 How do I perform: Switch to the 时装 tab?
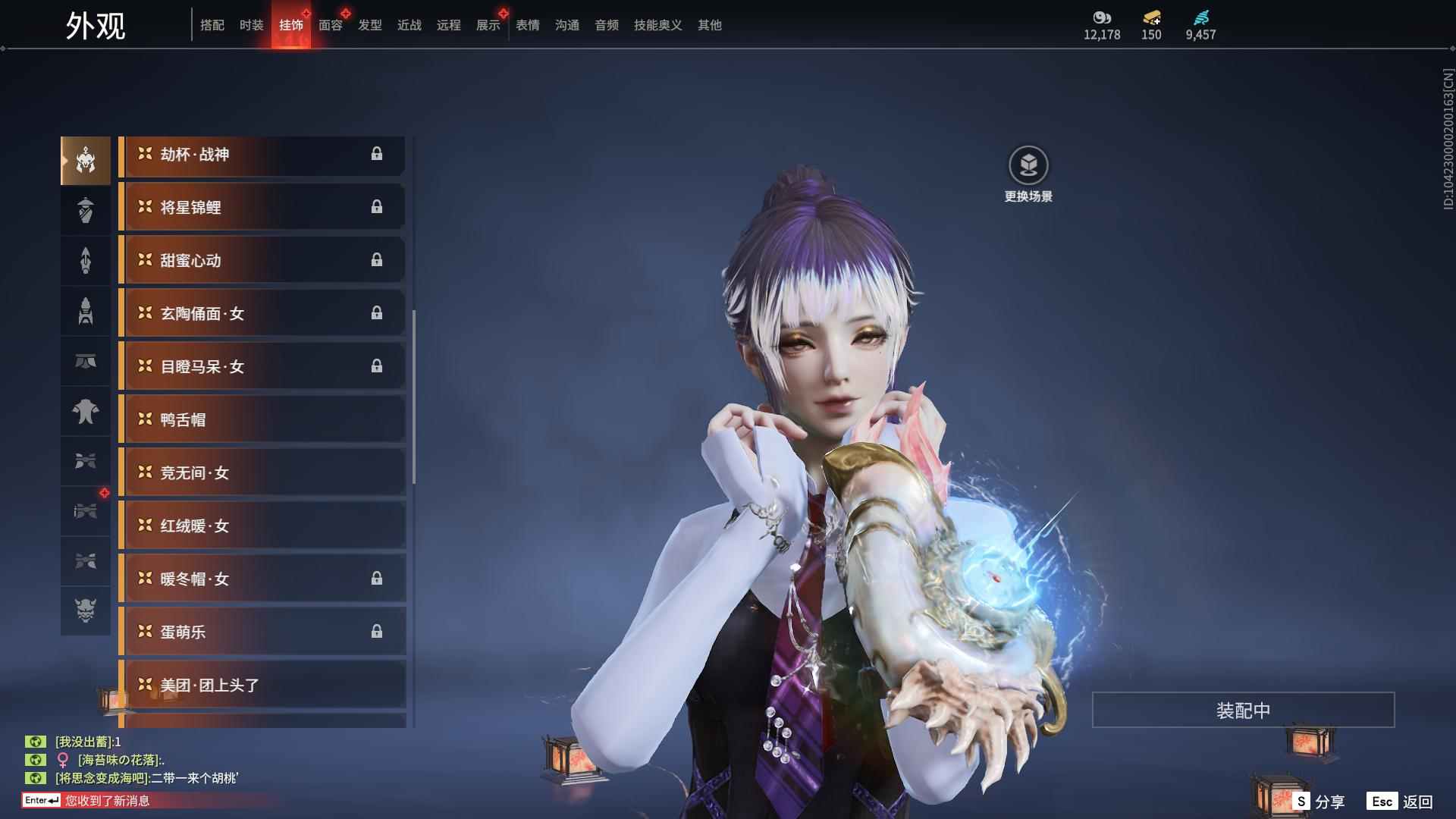[x=251, y=25]
